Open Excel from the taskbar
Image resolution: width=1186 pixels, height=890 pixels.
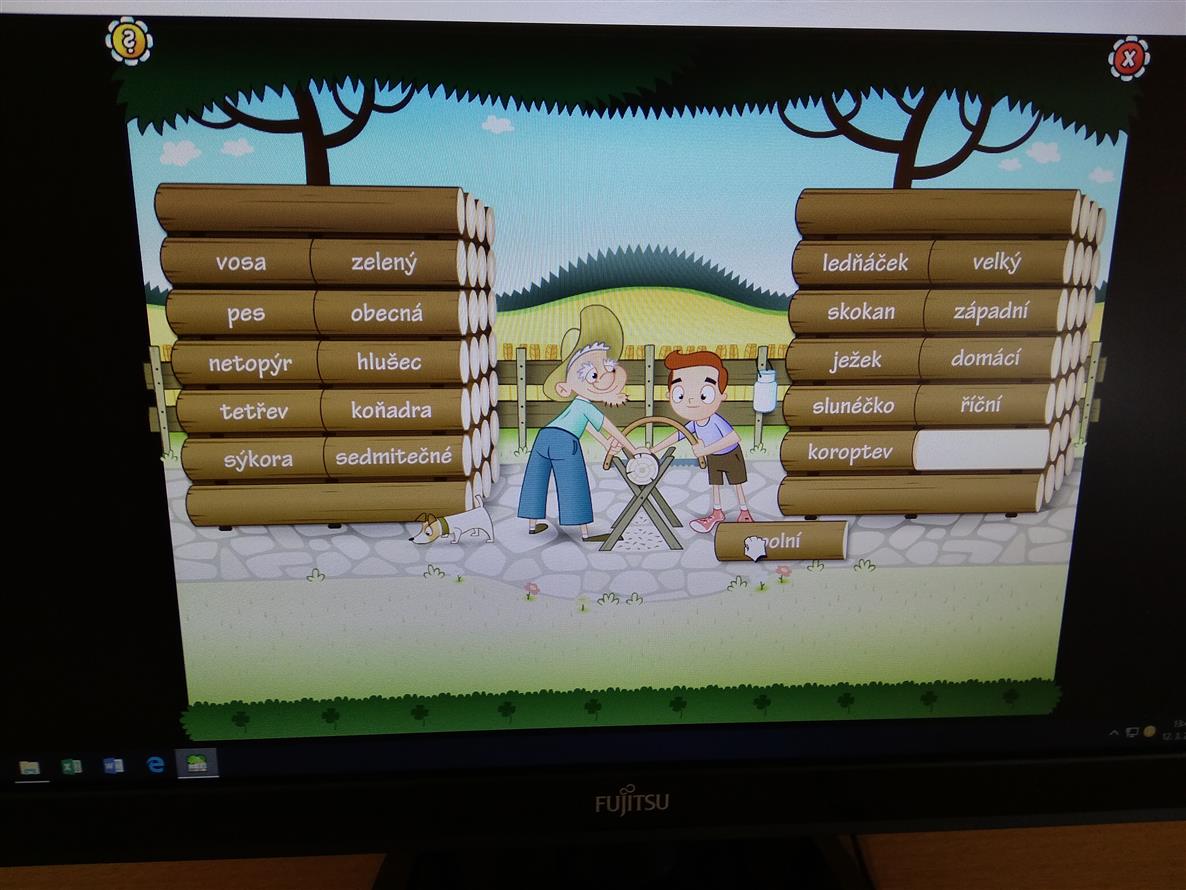click(72, 767)
